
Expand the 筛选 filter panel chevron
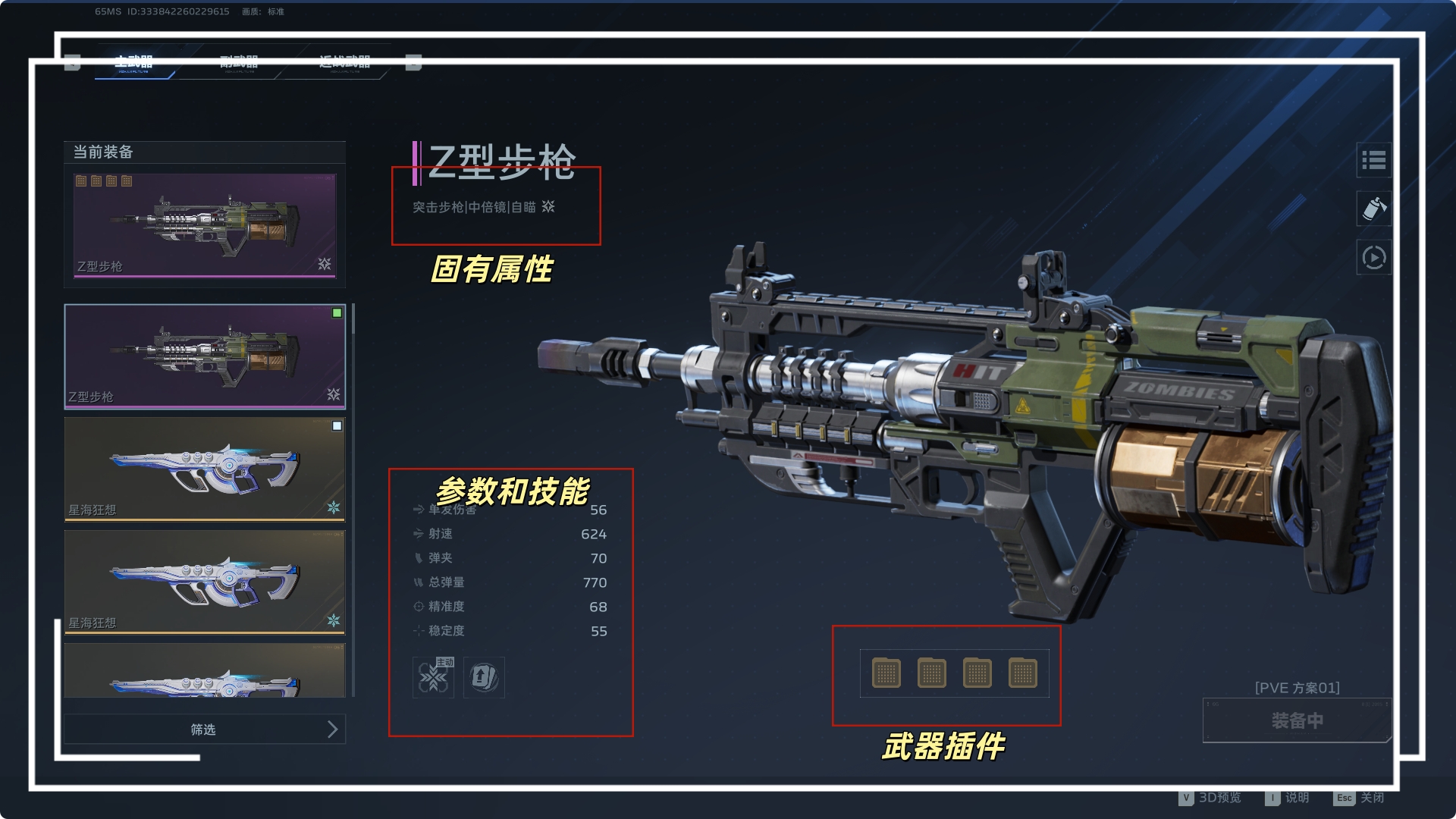point(331,729)
